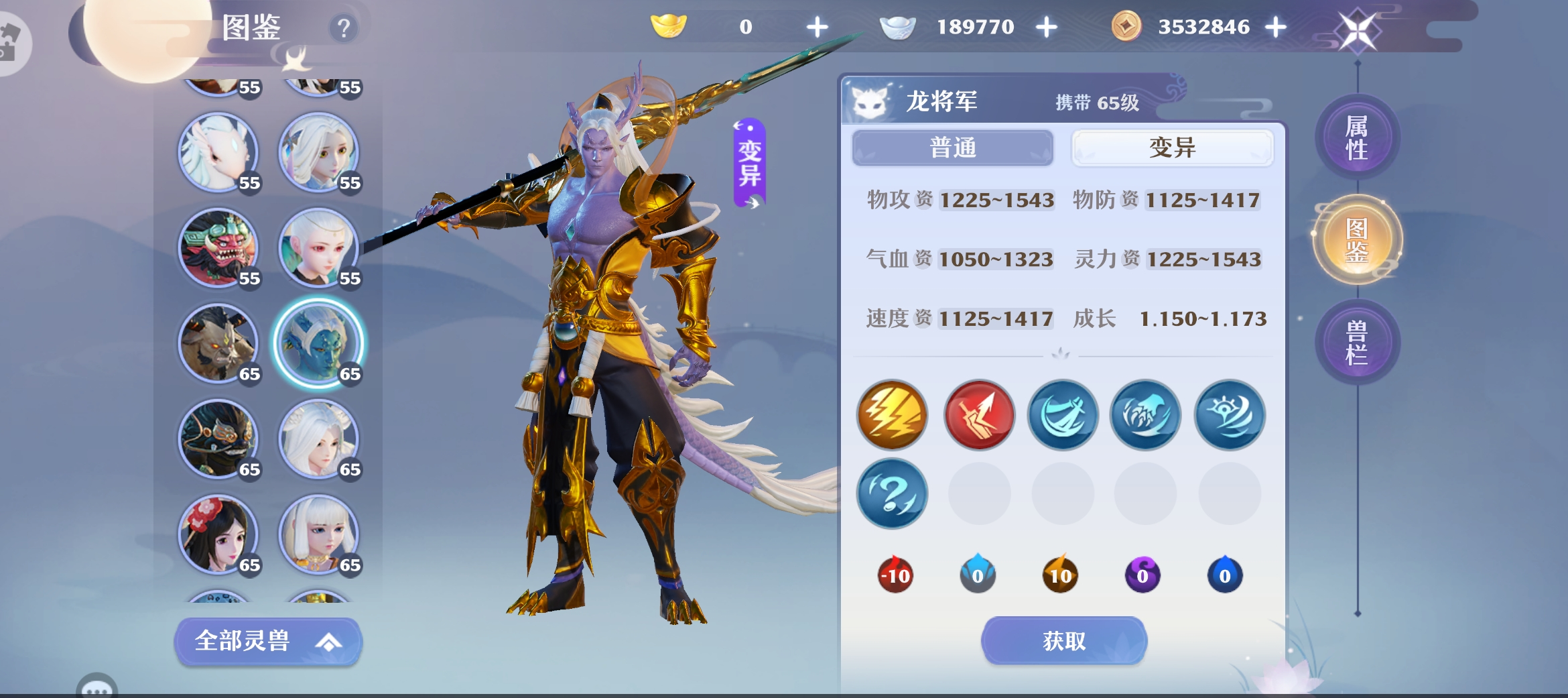This screenshot has height=698, width=1568.
Task: Click the red -10 resistance orb icon
Action: (x=896, y=573)
